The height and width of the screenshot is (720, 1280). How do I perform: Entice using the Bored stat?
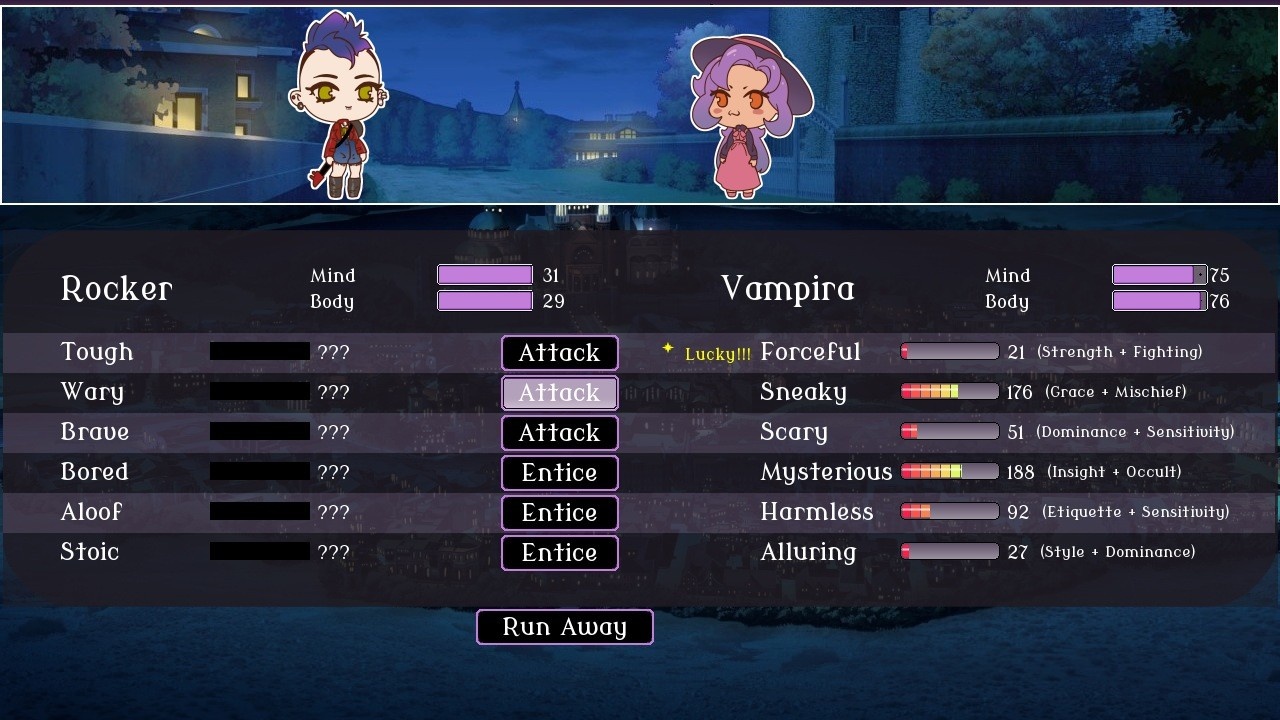(559, 472)
